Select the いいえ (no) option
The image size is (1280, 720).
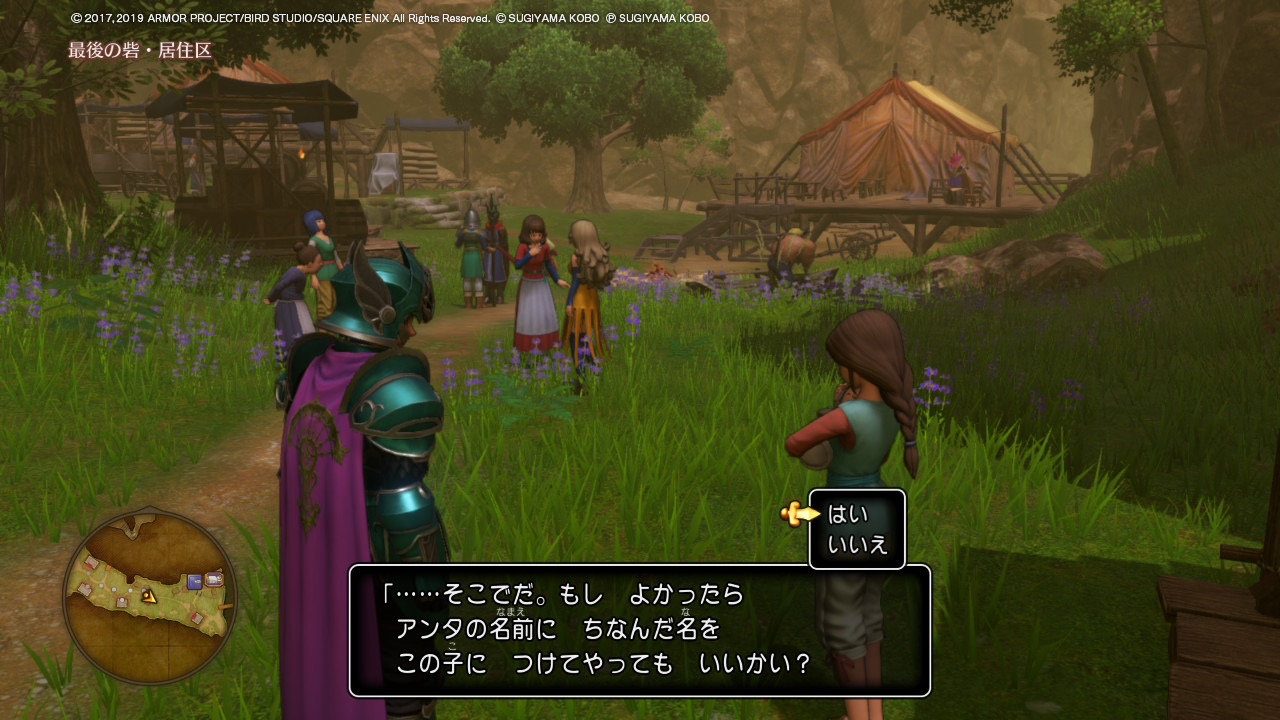[x=858, y=546]
